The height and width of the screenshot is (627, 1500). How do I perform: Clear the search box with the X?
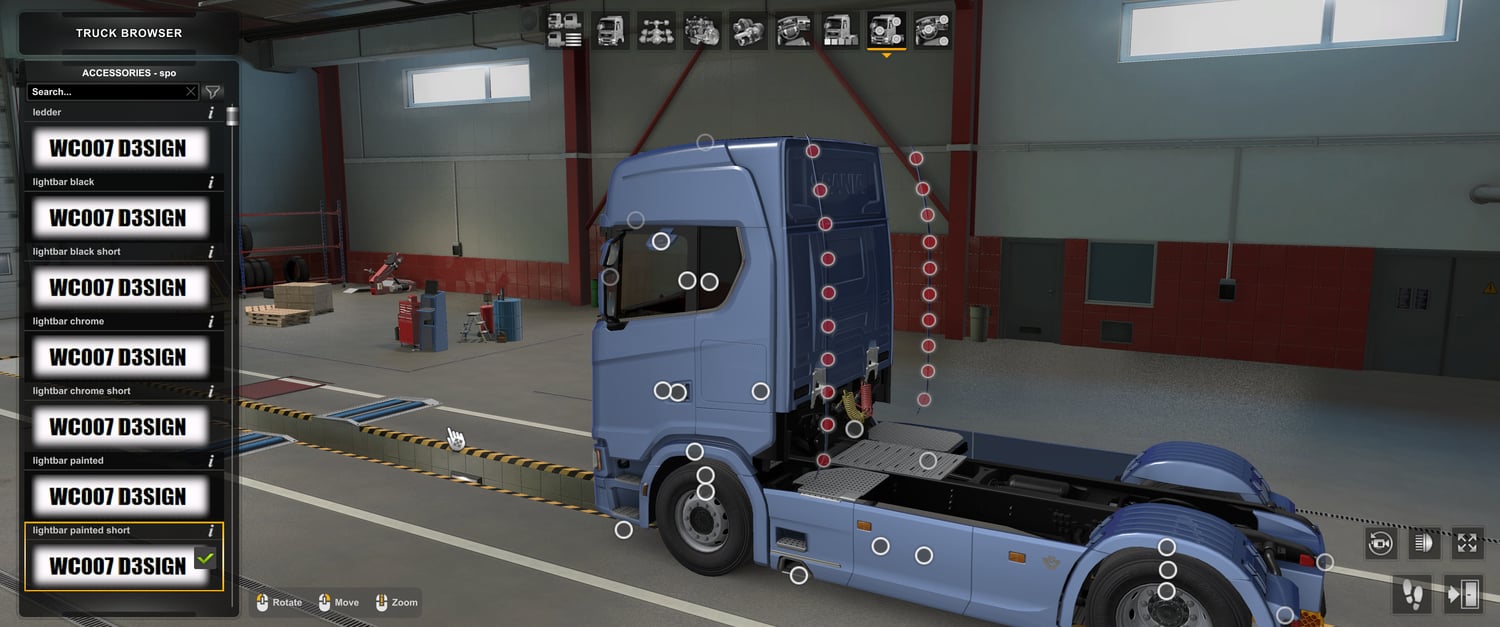[191, 92]
